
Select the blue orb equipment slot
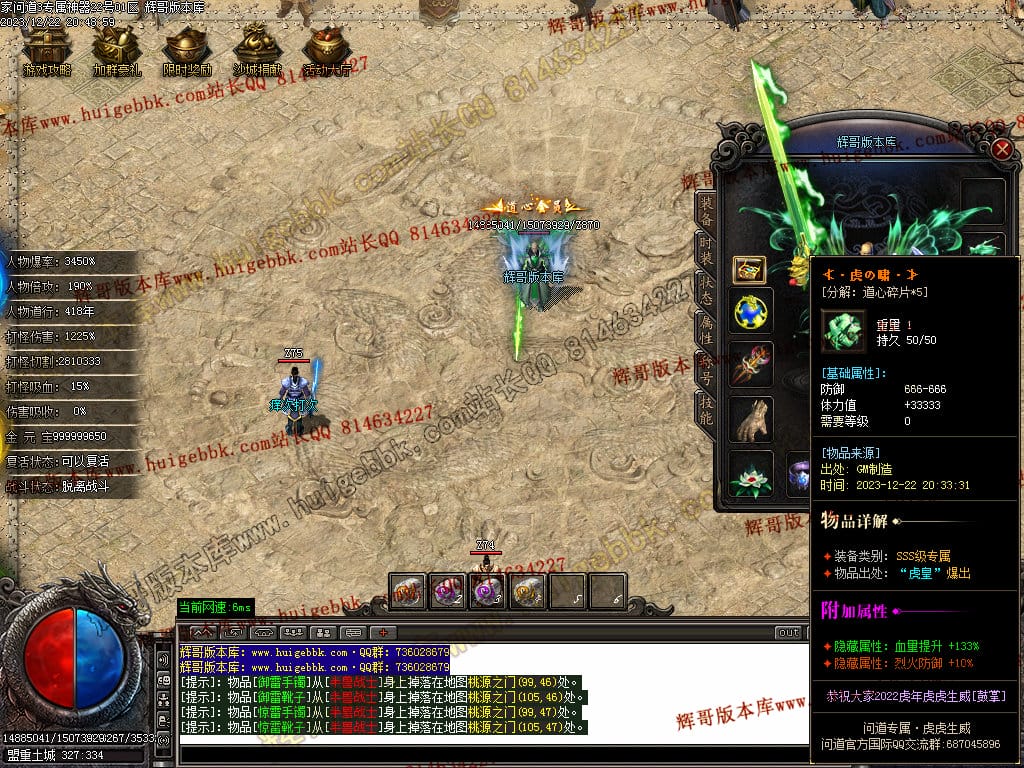point(750,313)
